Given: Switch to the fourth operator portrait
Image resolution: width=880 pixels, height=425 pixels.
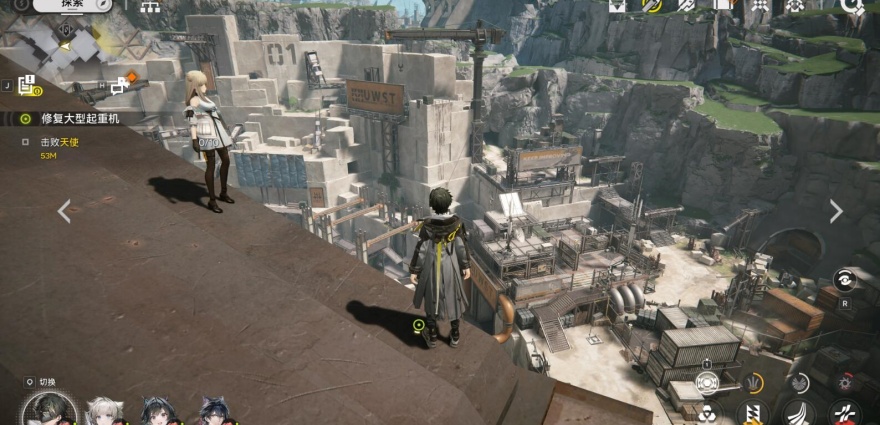Looking at the screenshot, I should (214, 411).
